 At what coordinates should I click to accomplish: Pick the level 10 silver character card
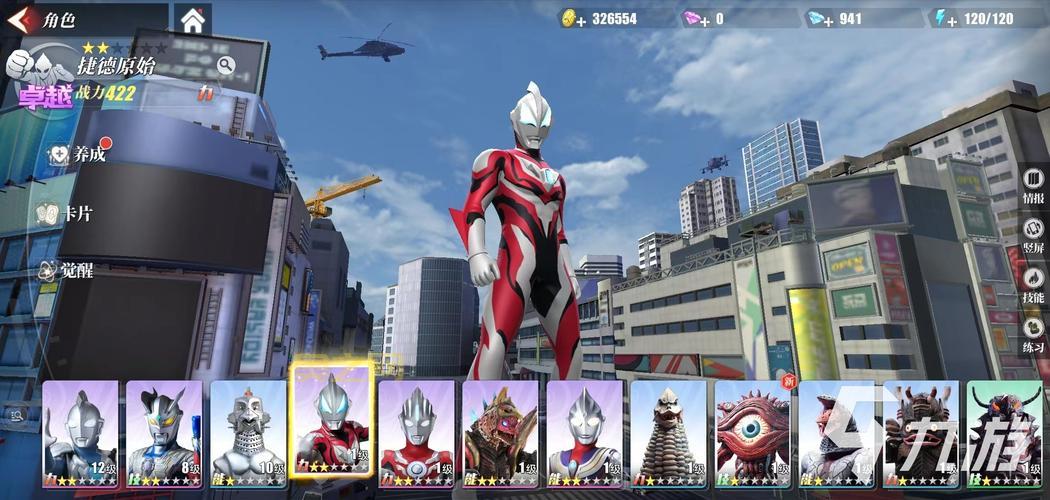248,428
